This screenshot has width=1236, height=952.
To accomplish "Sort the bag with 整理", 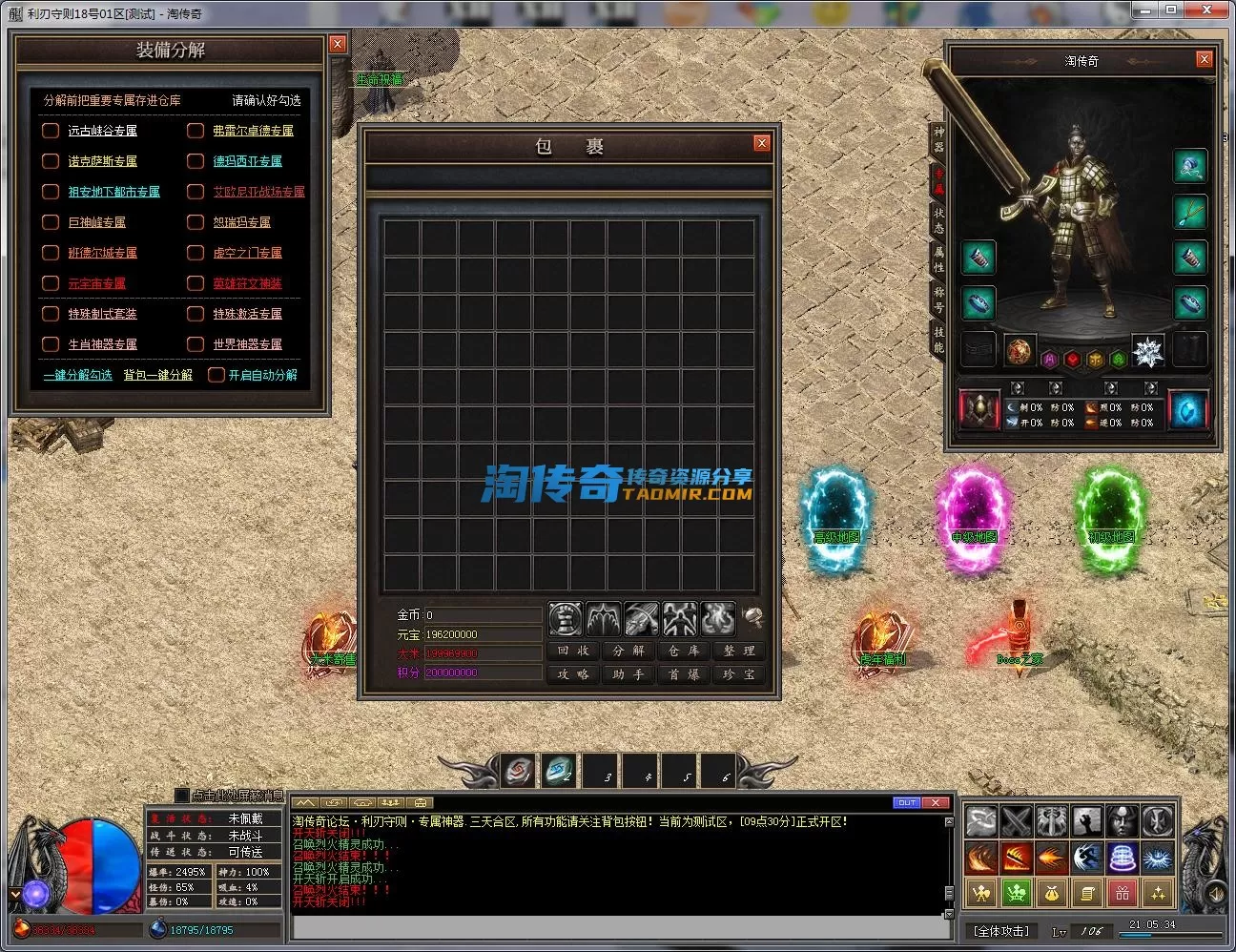I will (739, 651).
